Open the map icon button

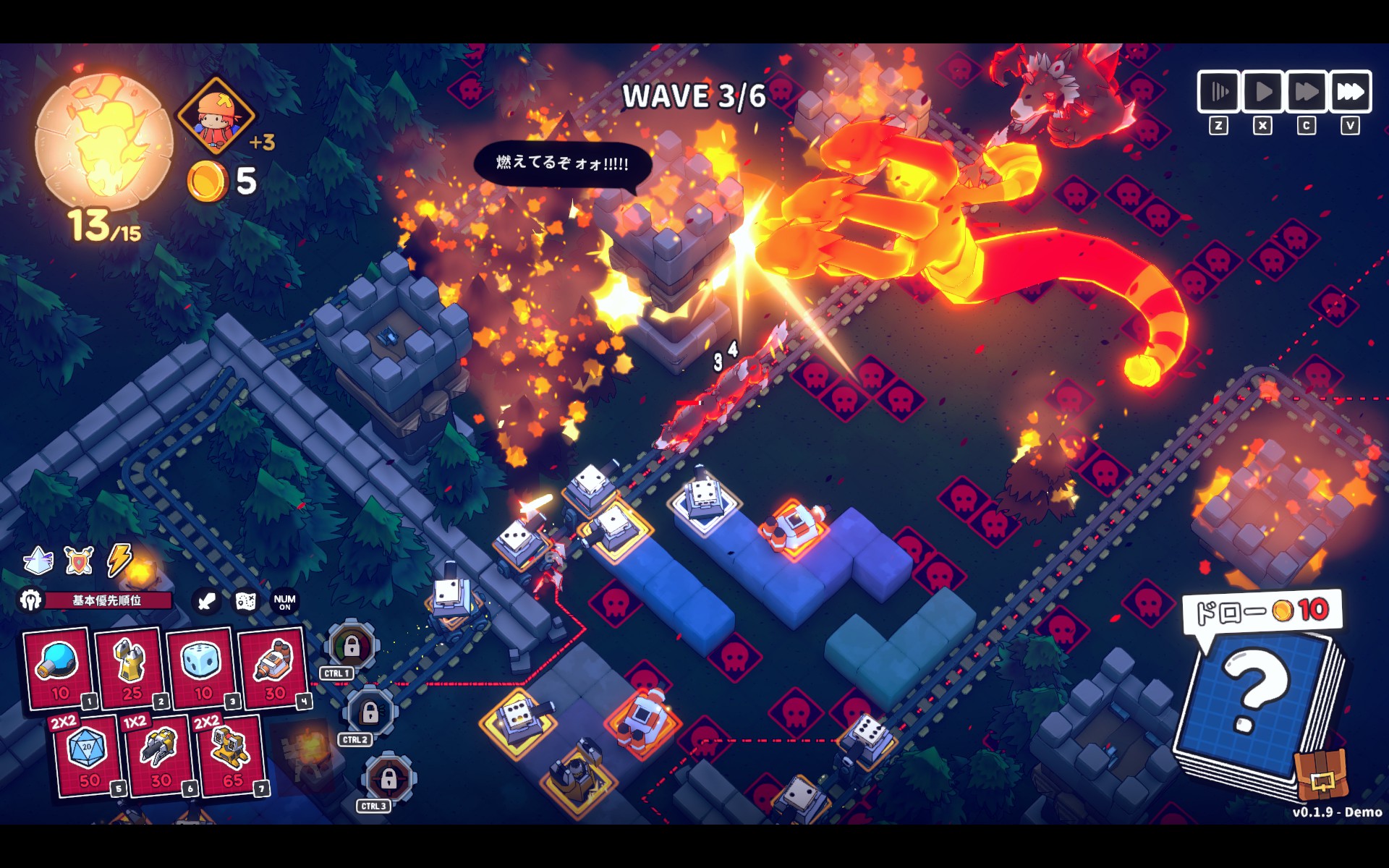246,601
